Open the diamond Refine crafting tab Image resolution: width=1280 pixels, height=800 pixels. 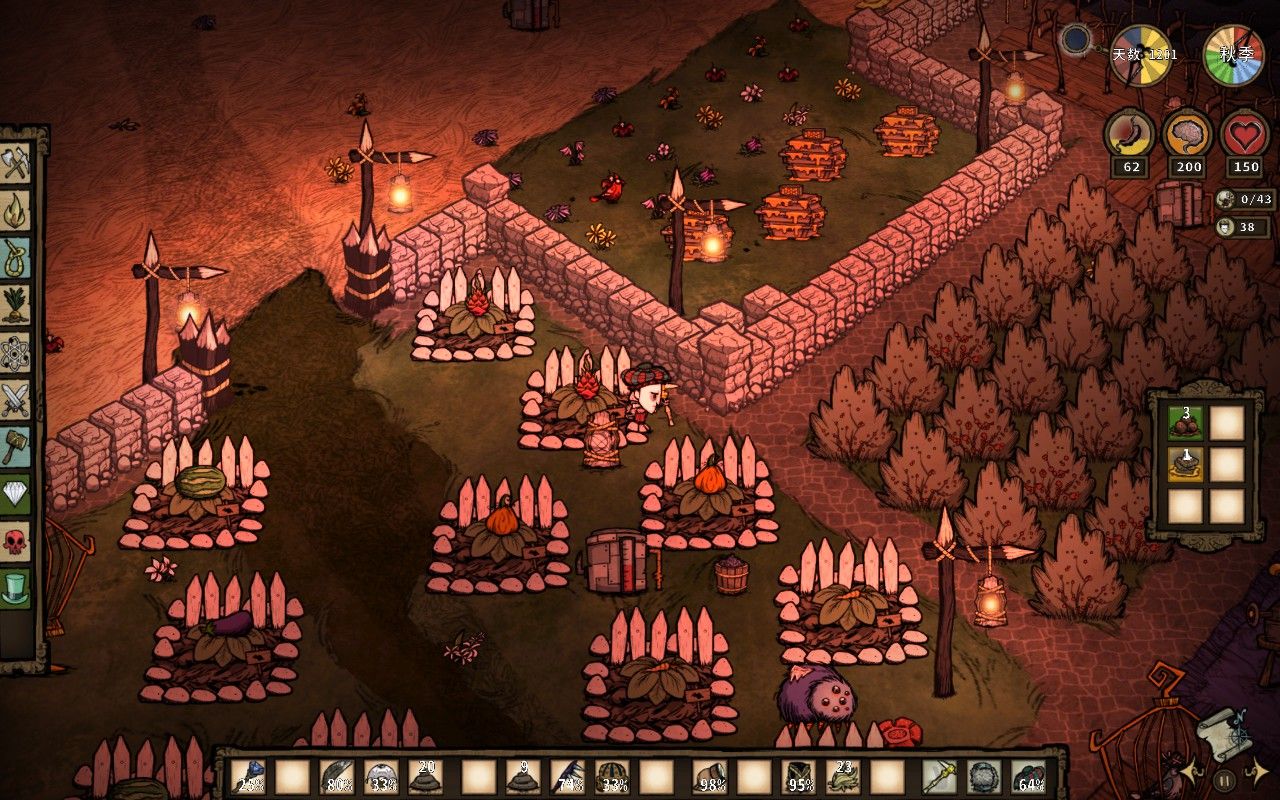click(x=17, y=494)
